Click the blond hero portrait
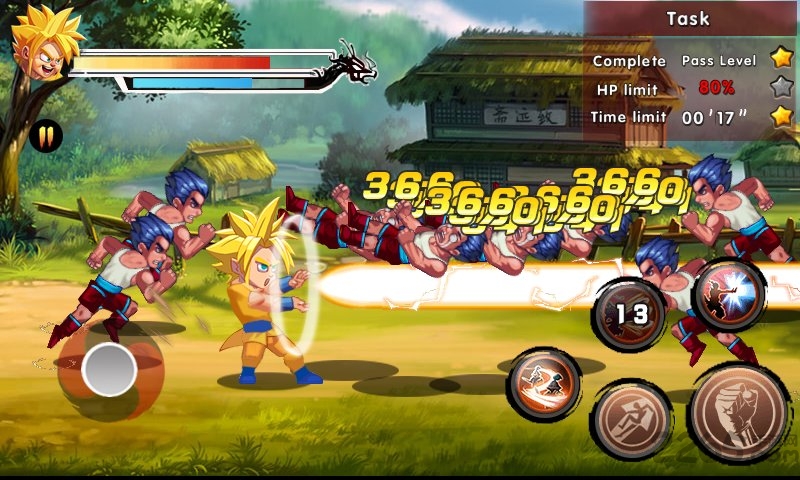Screen dimensions: 800x480 tap(40, 43)
